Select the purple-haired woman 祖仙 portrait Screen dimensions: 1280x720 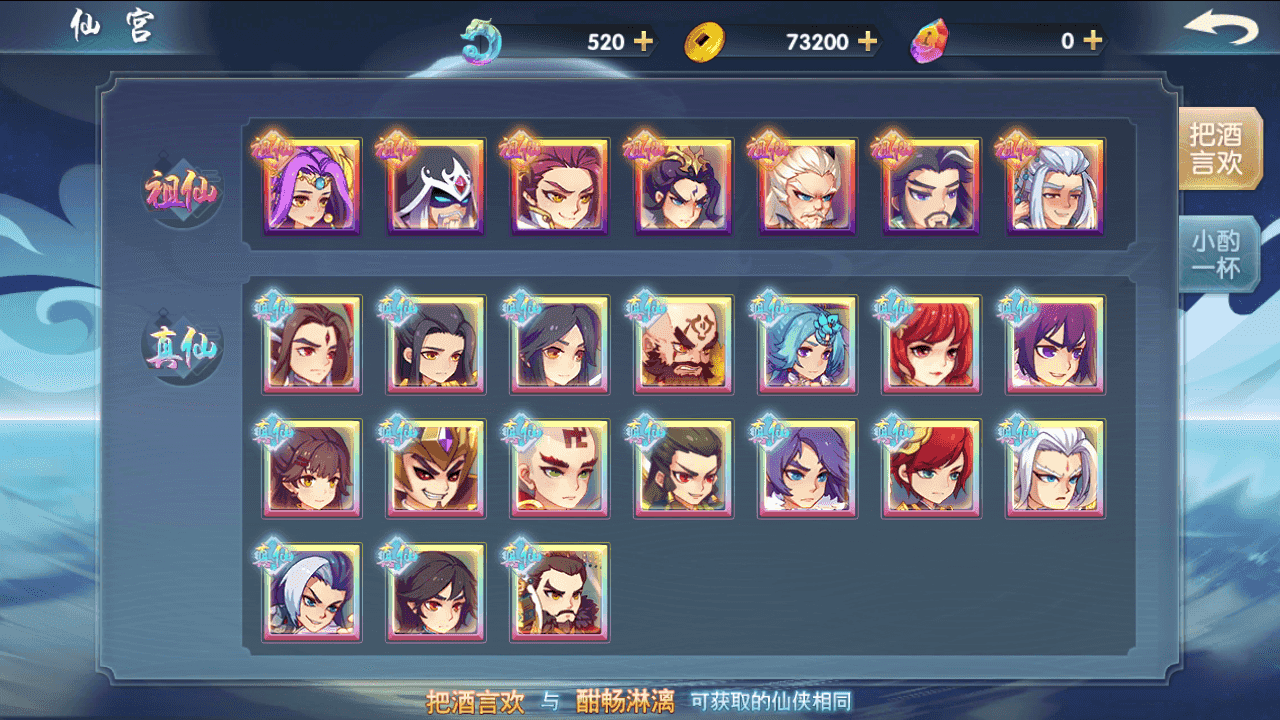[312, 187]
